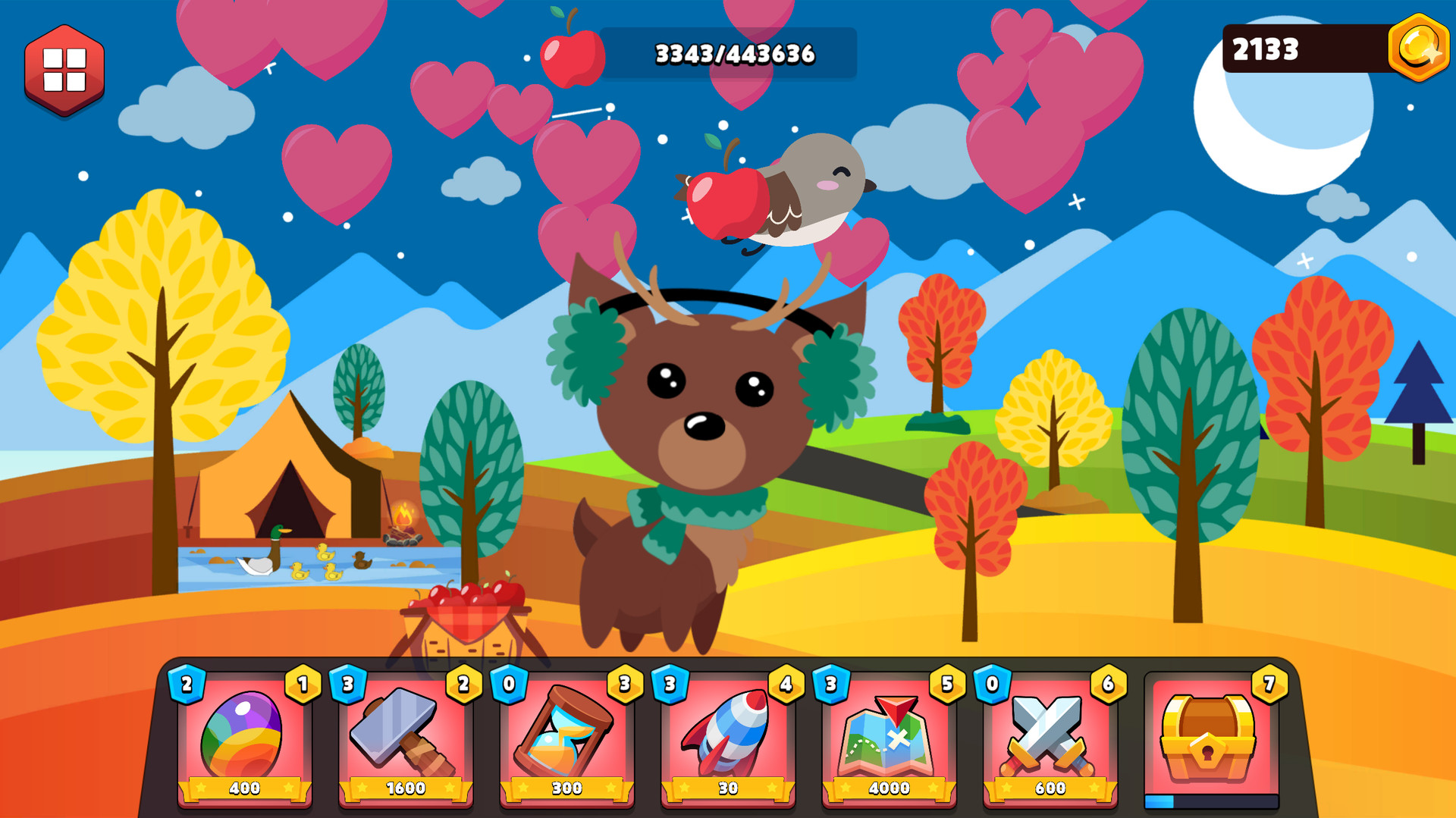Viewport: 1456px width, 818px height.
Task: Click the quantity badge 2 on egg card
Action: [187, 685]
